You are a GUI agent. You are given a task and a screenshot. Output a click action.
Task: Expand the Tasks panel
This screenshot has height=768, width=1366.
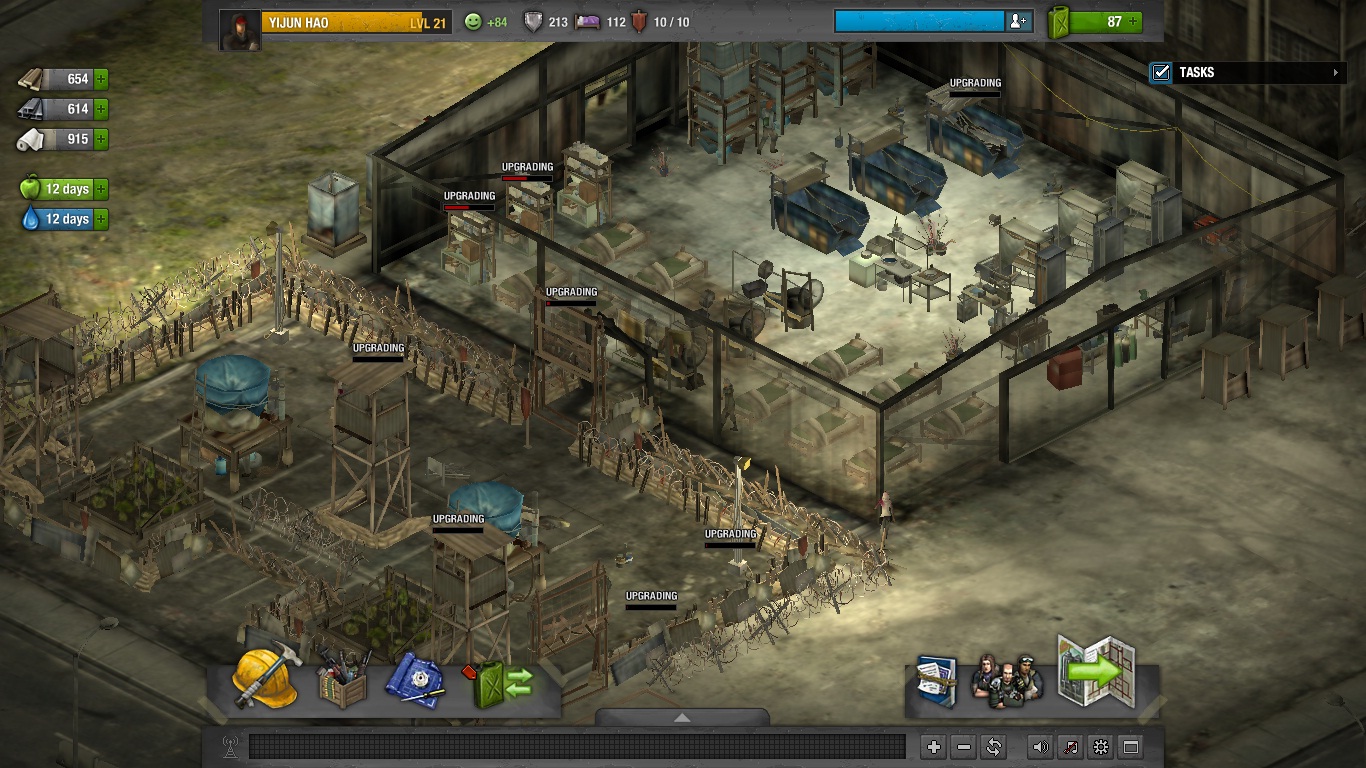[x=1336, y=72]
